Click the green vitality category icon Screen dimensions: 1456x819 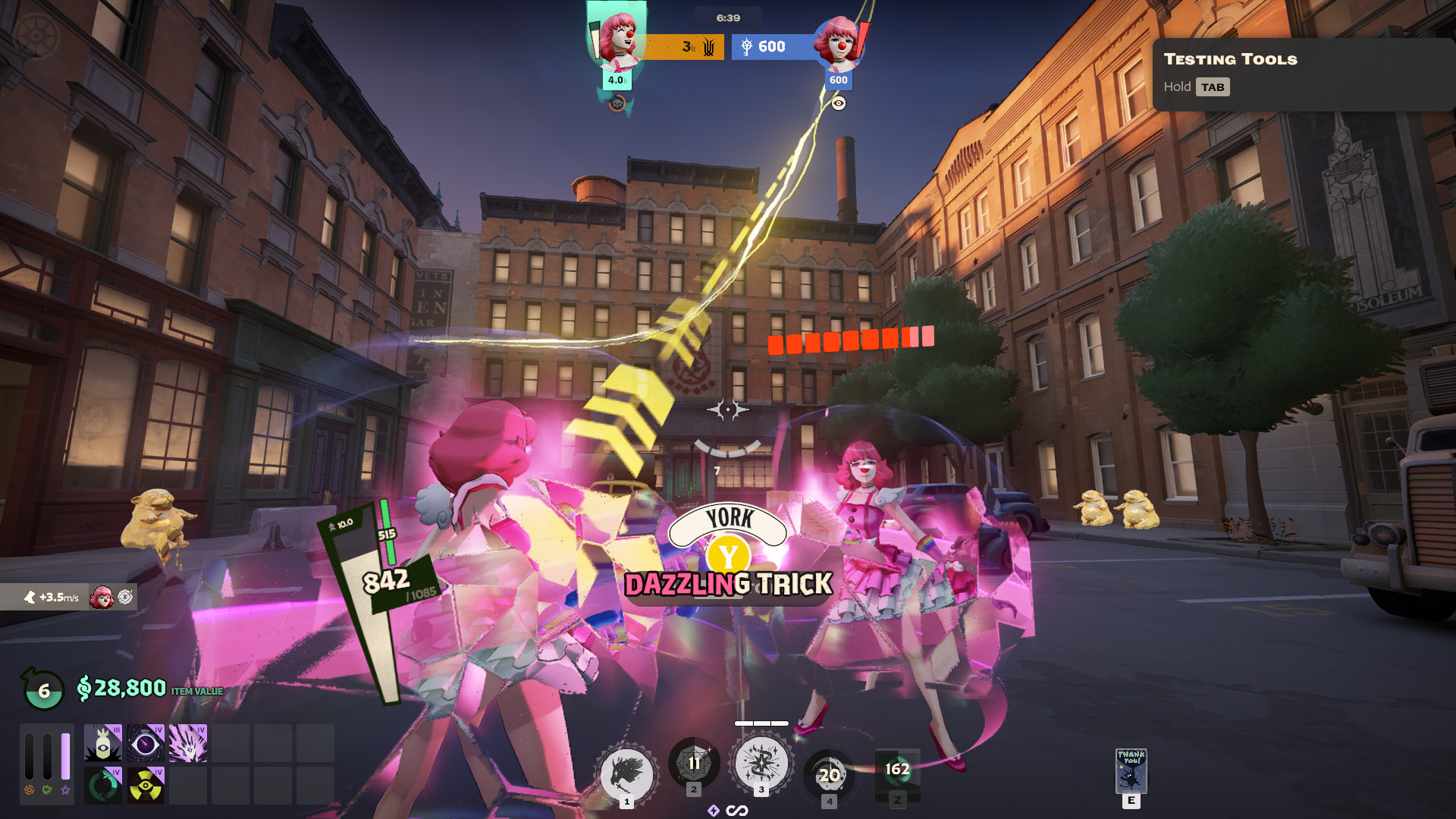pos(47,790)
